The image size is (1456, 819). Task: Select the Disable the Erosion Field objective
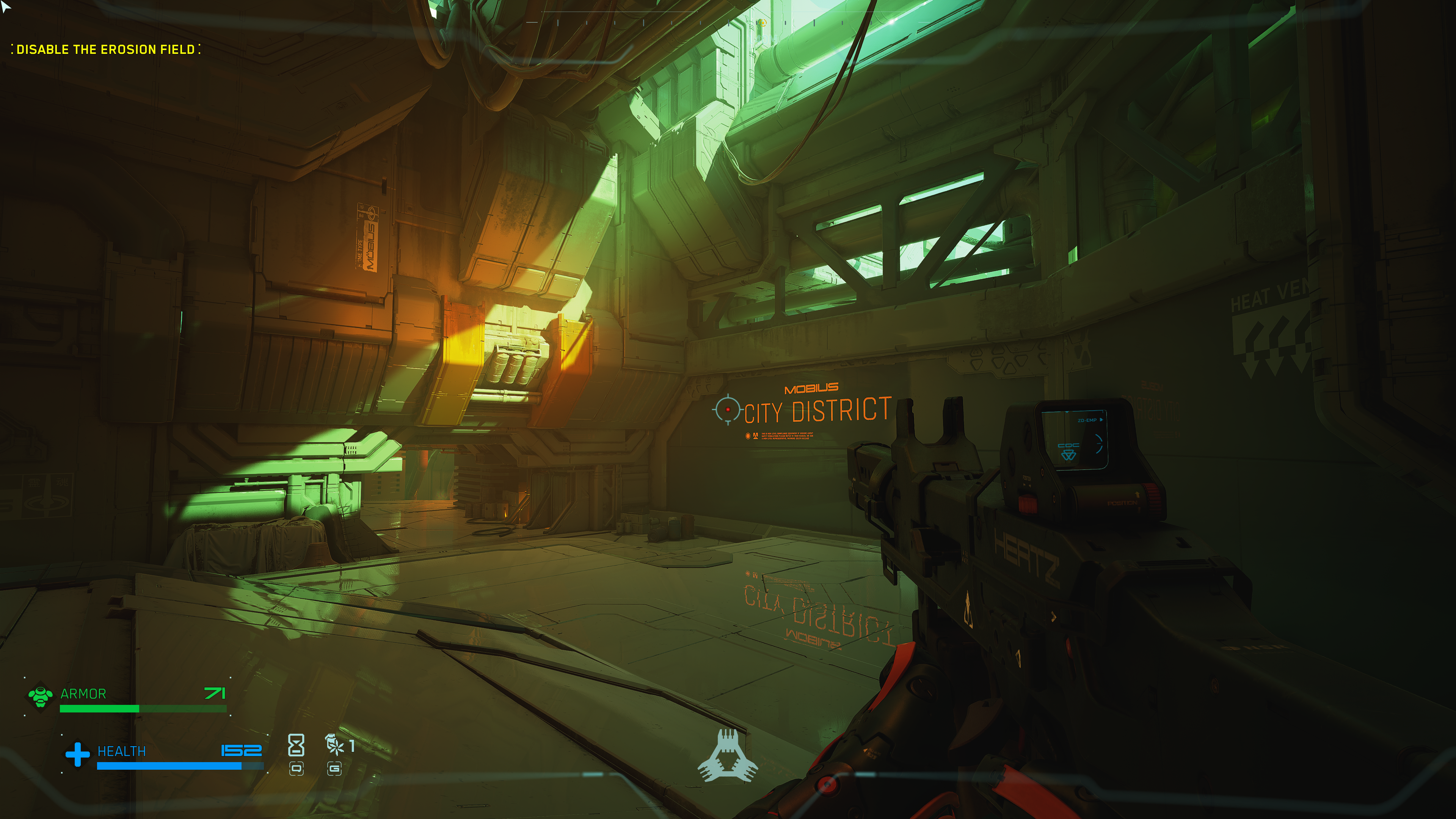106,50
